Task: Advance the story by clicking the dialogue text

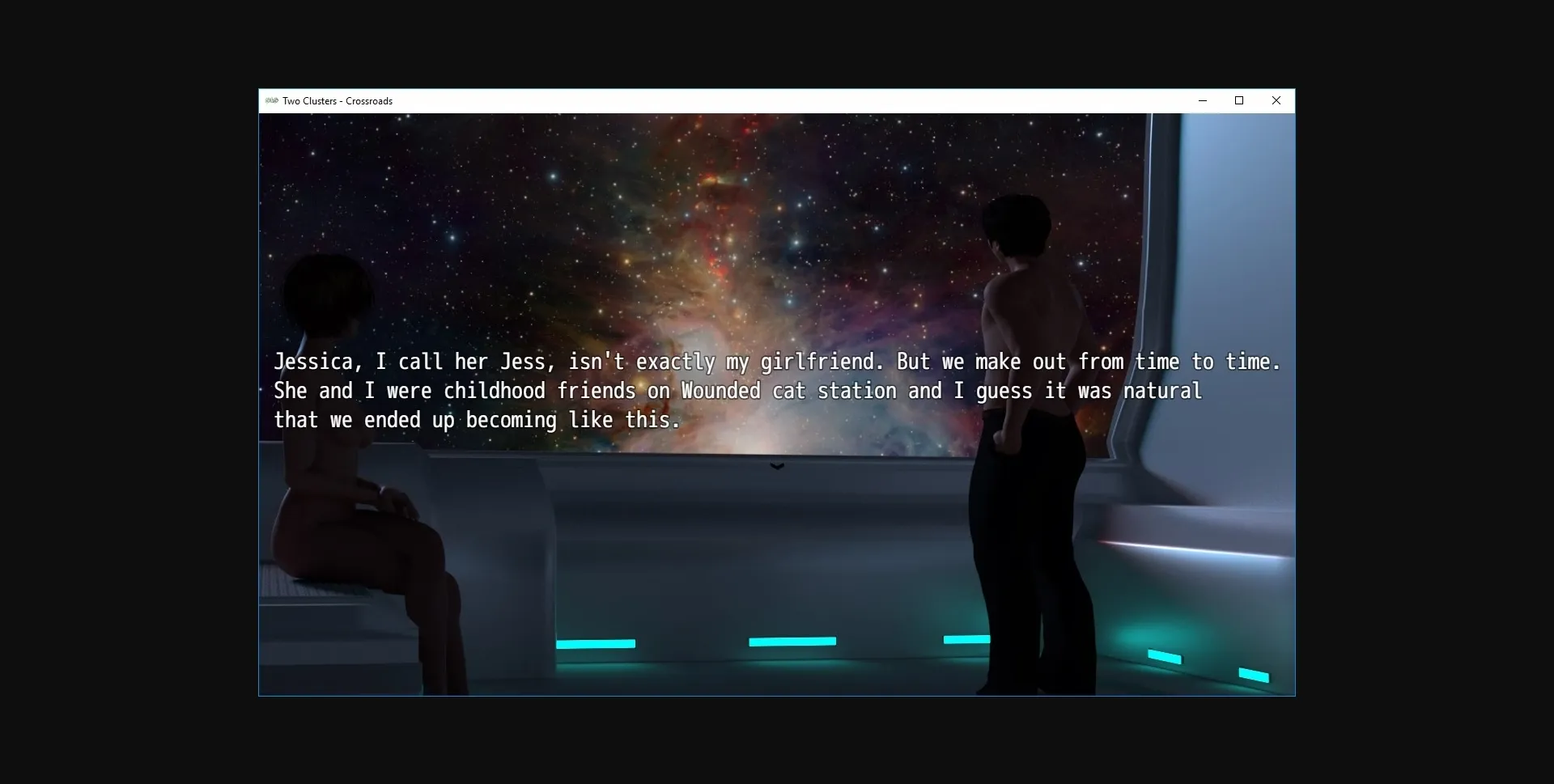Action: coord(728,391)
